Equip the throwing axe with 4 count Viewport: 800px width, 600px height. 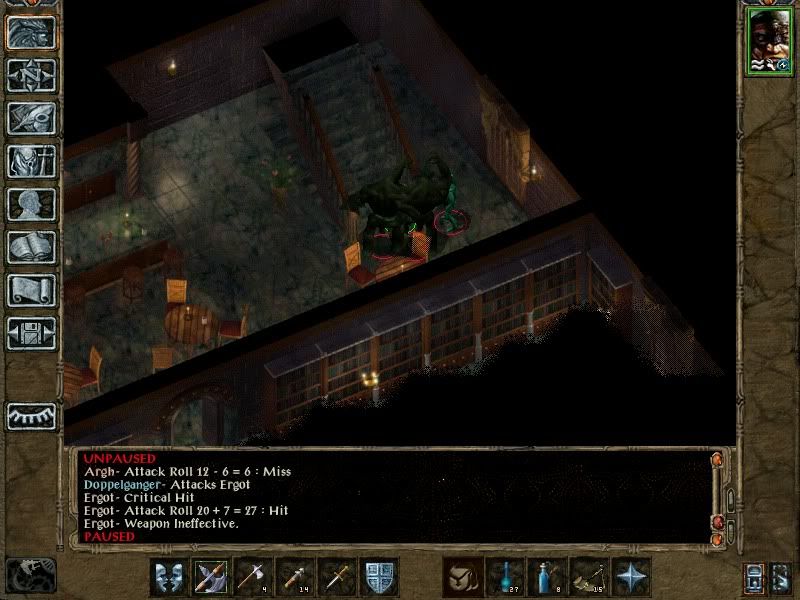tap(252, 577)
